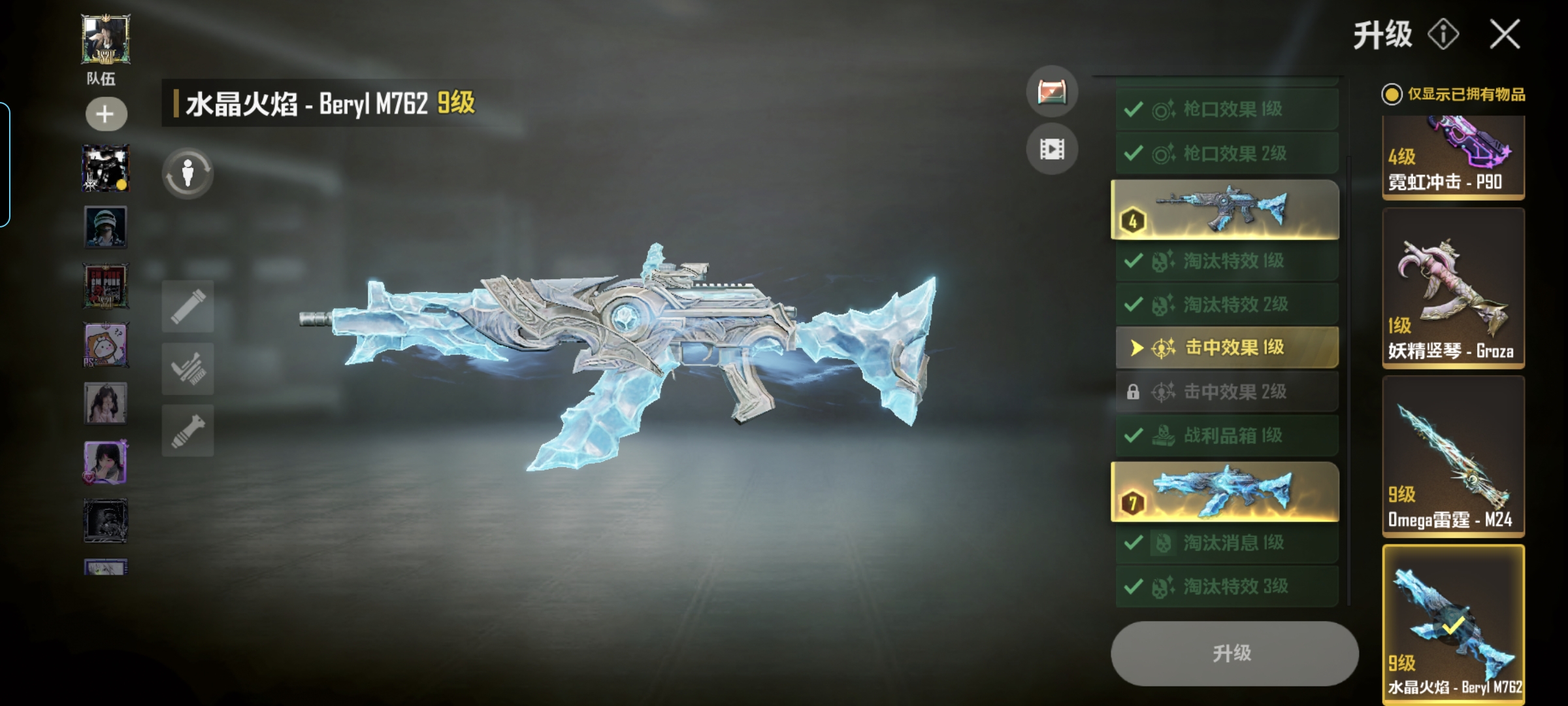Choose the level 4 weapon form preview
The width and height of the screenshot is (1568, 706).
1224,210
